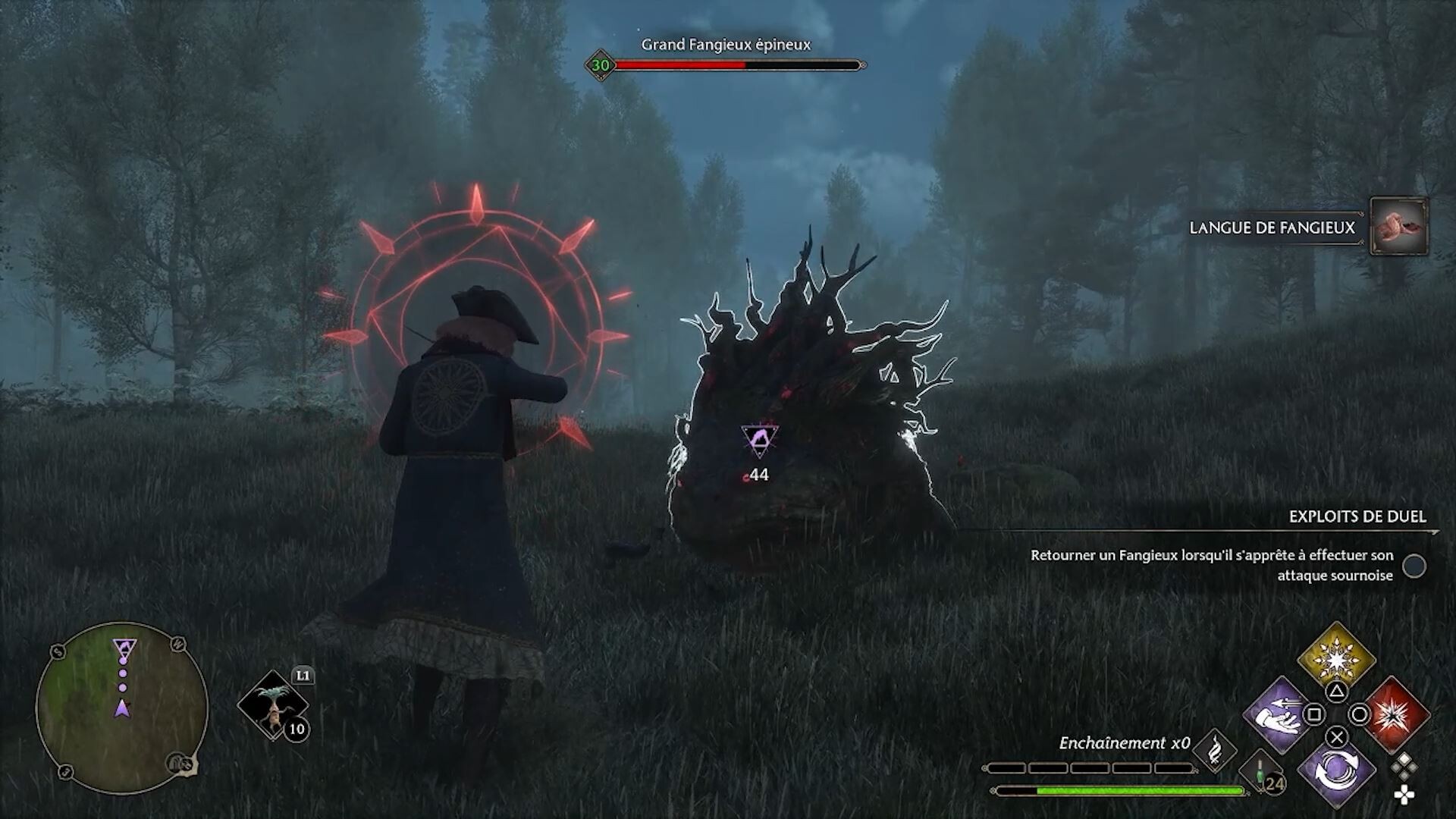Viewport: 1456px width, 819px height.
Task: Click the W compass marker on the minimap
Action: 180,645
